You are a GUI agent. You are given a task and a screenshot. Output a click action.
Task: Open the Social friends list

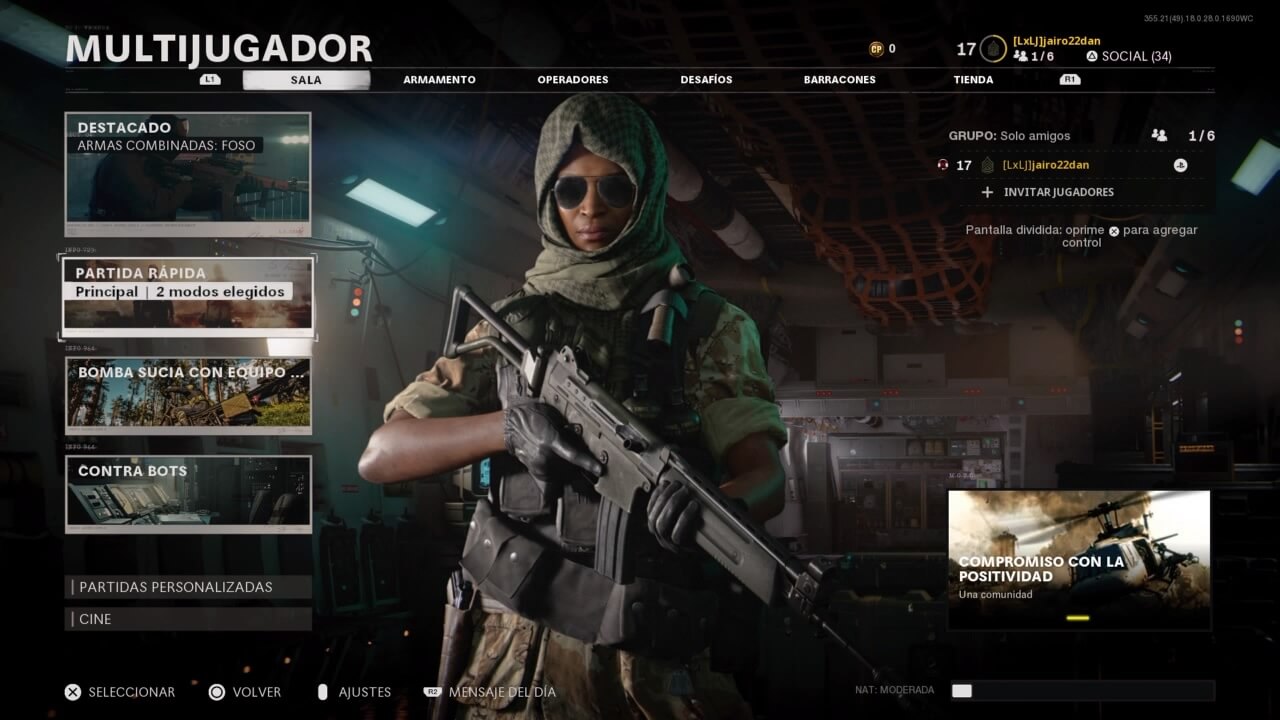tap(1128, 56)
